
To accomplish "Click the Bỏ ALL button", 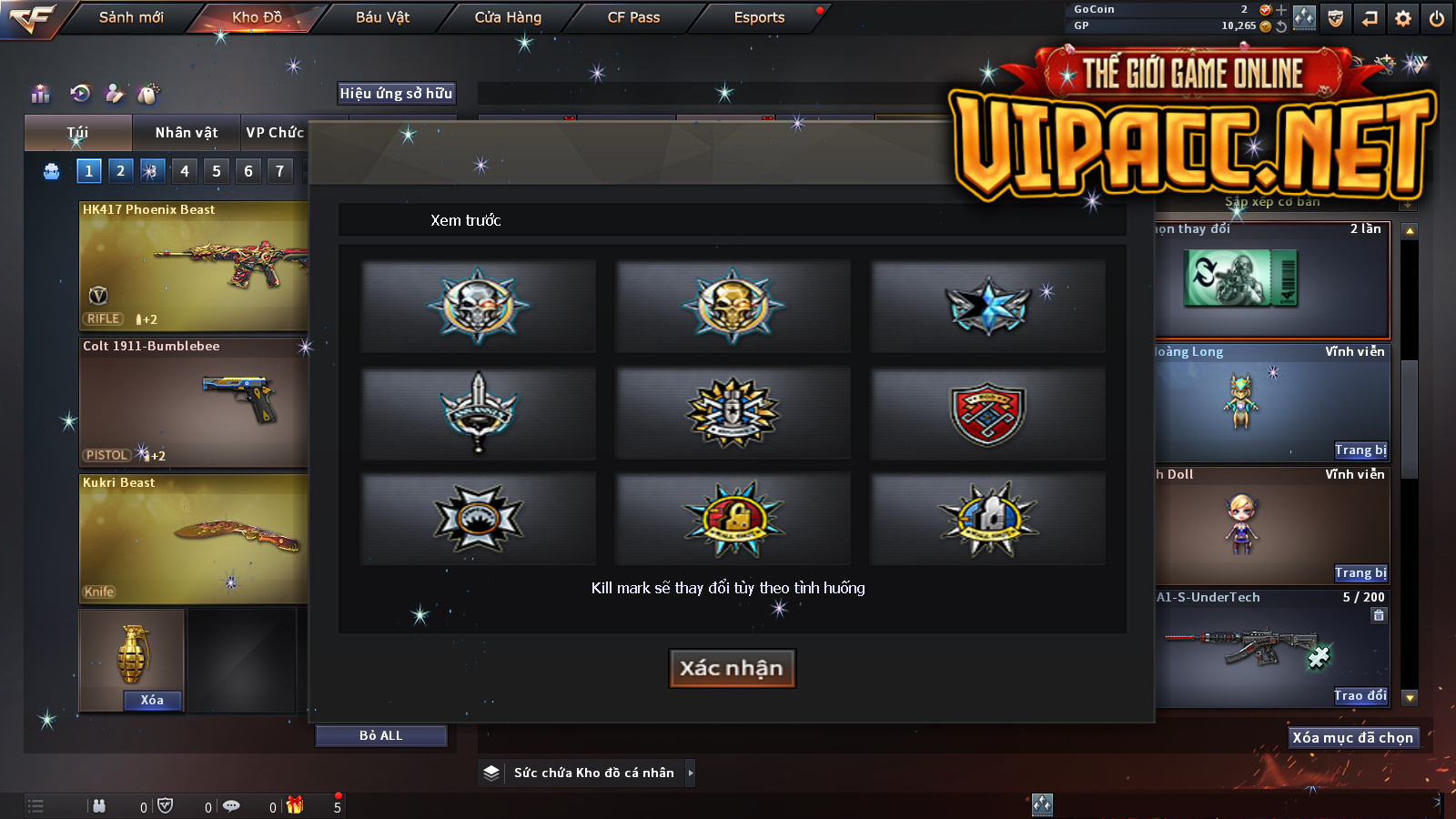I will point(380,735).
